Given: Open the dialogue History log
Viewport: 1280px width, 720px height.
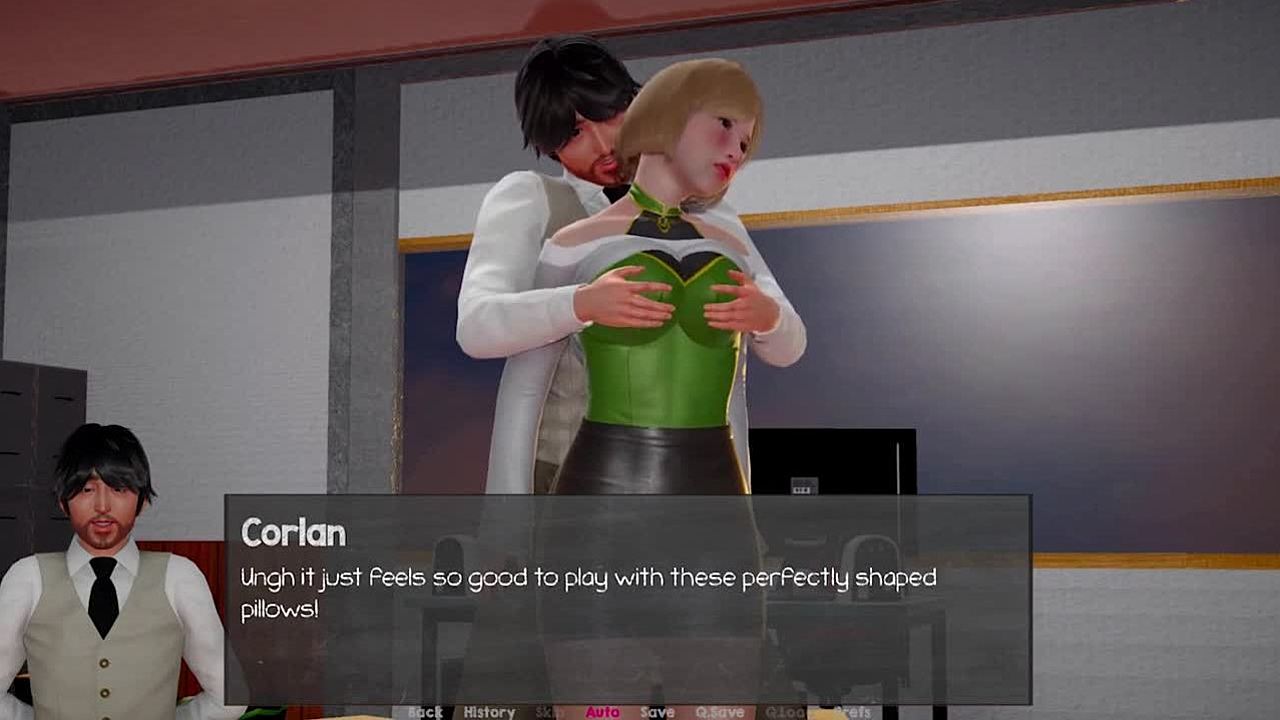Looking at the screenshot, I should (489, 712).
